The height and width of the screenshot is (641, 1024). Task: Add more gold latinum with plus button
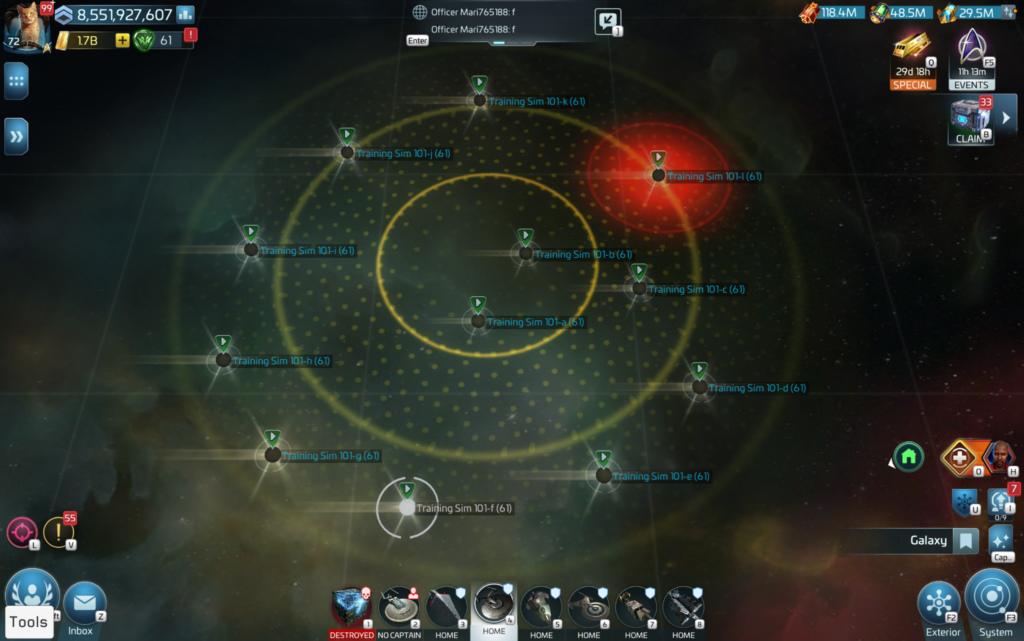(x=122, y=41)
